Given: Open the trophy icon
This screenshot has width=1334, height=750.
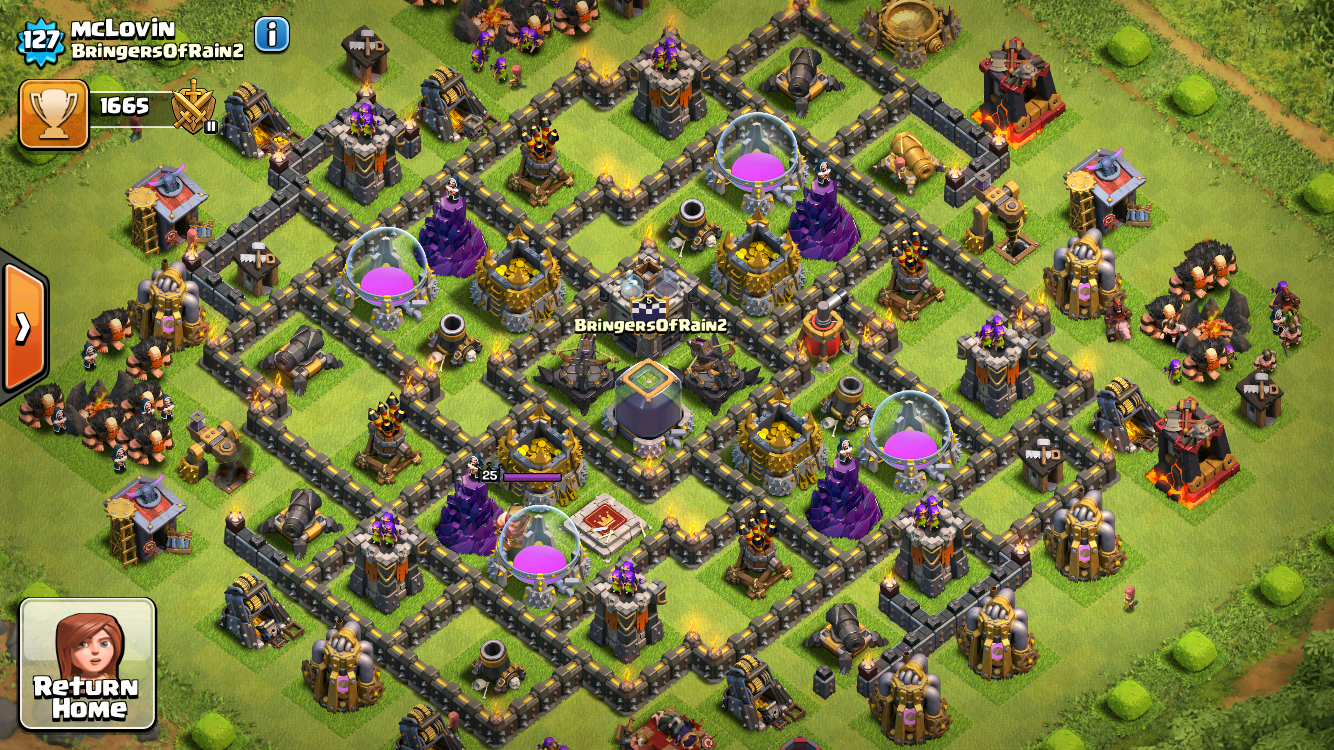Looking at the screenshot, I should [x=53, y=113].
